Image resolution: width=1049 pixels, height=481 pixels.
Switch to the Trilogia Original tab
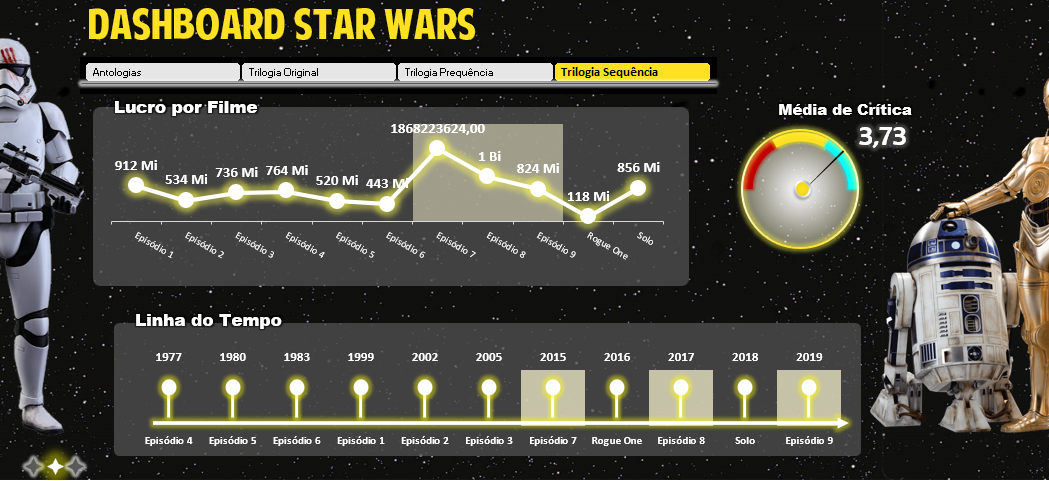point(319,72)
